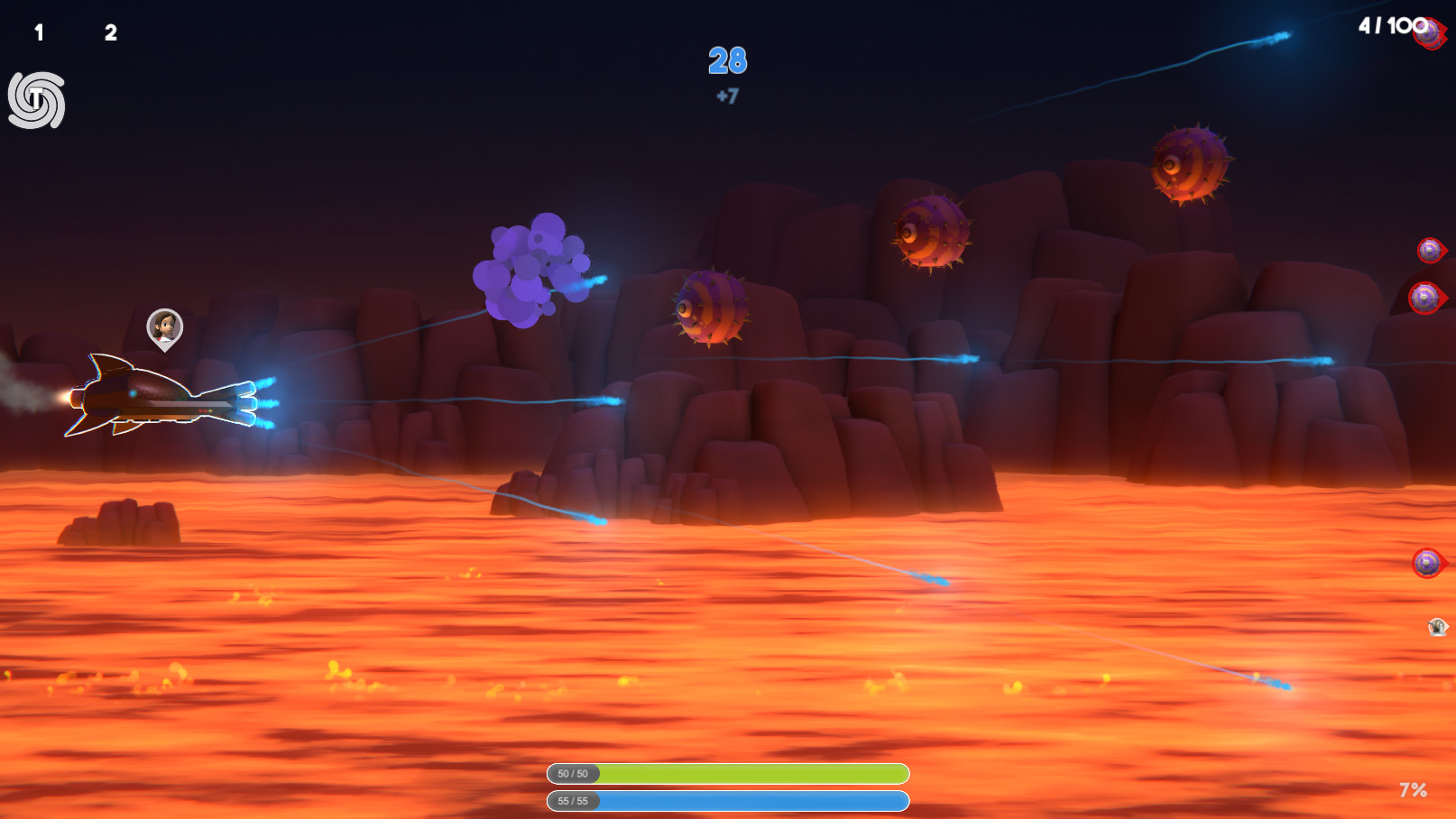Click the score 28 at top center

(x=727, y=61)
